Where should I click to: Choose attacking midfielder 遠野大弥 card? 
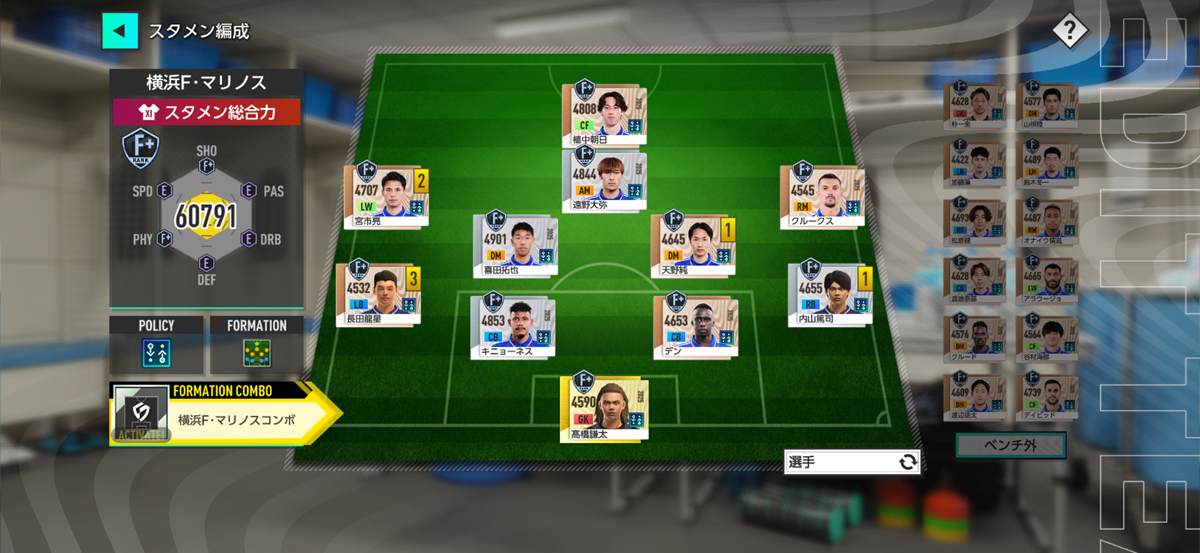click(x=603, y=182)
